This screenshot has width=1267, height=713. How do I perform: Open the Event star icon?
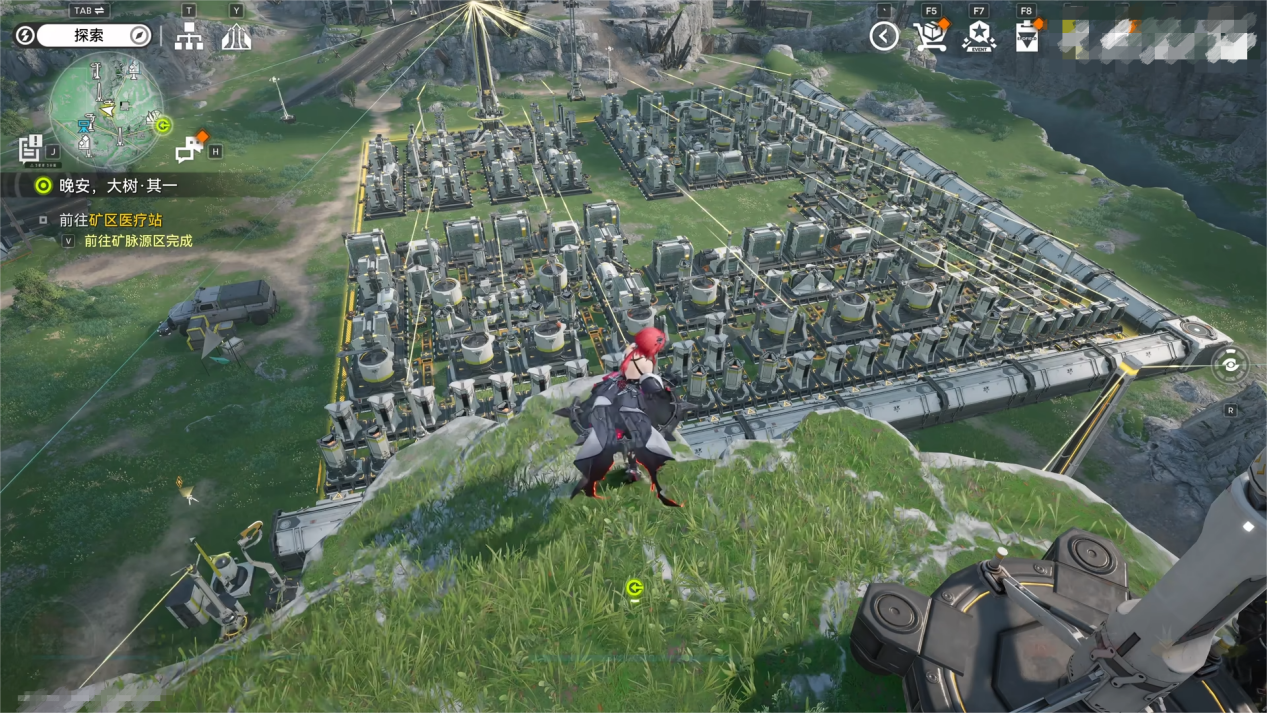pyautogui.click(x=978, y=37)
